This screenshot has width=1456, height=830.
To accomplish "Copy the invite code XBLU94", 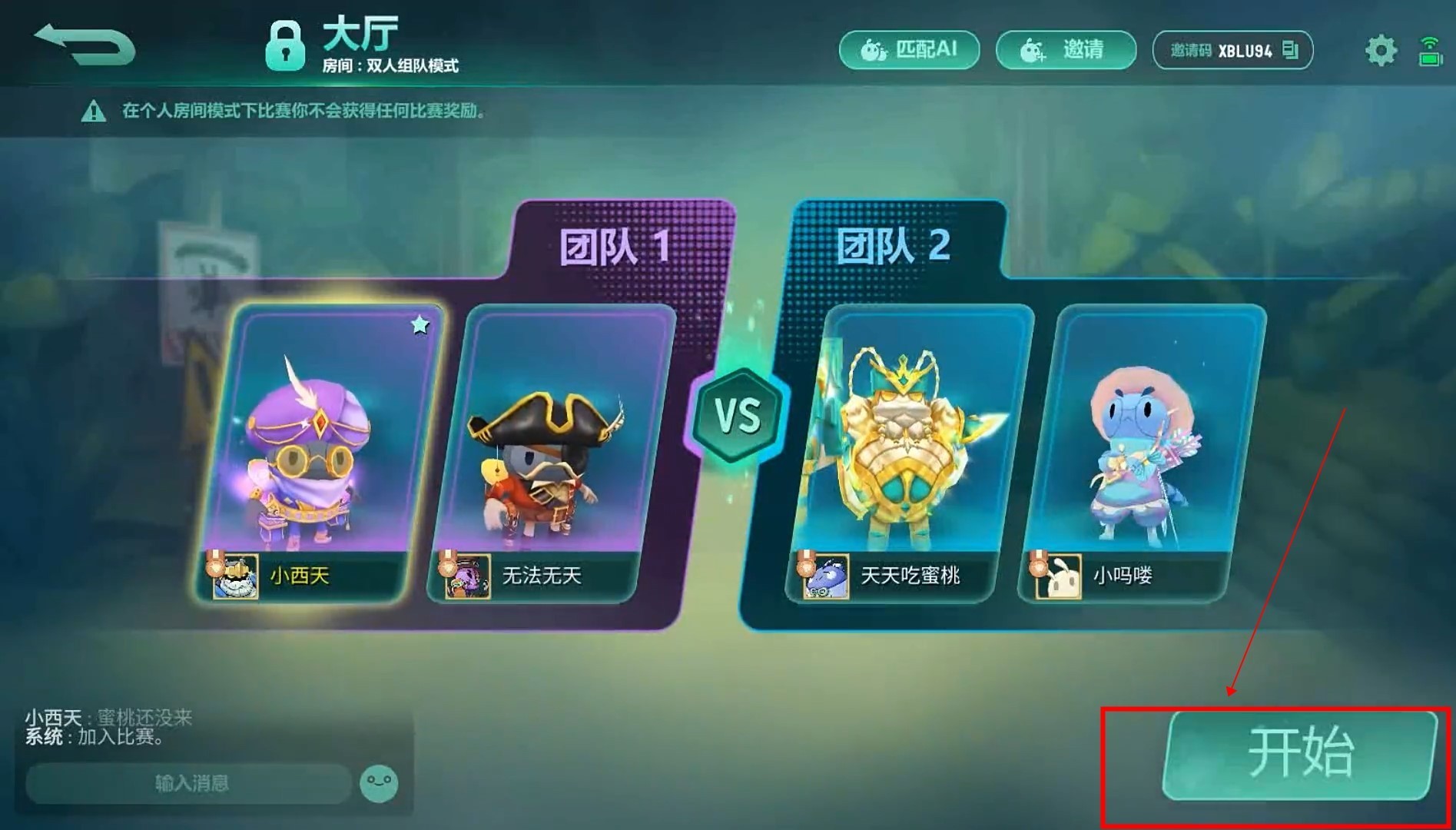I will point(1289,48).
